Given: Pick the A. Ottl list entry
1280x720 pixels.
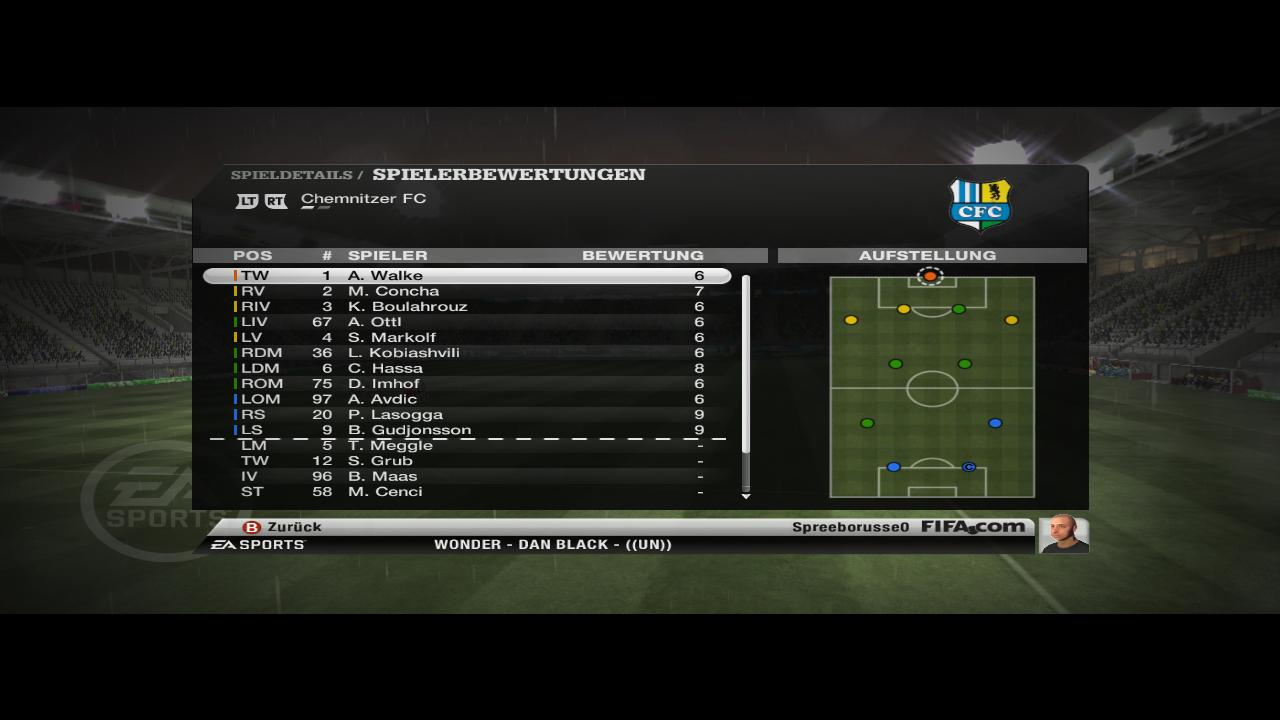Looking at the screenshot, I should click(x=467, y=322).
